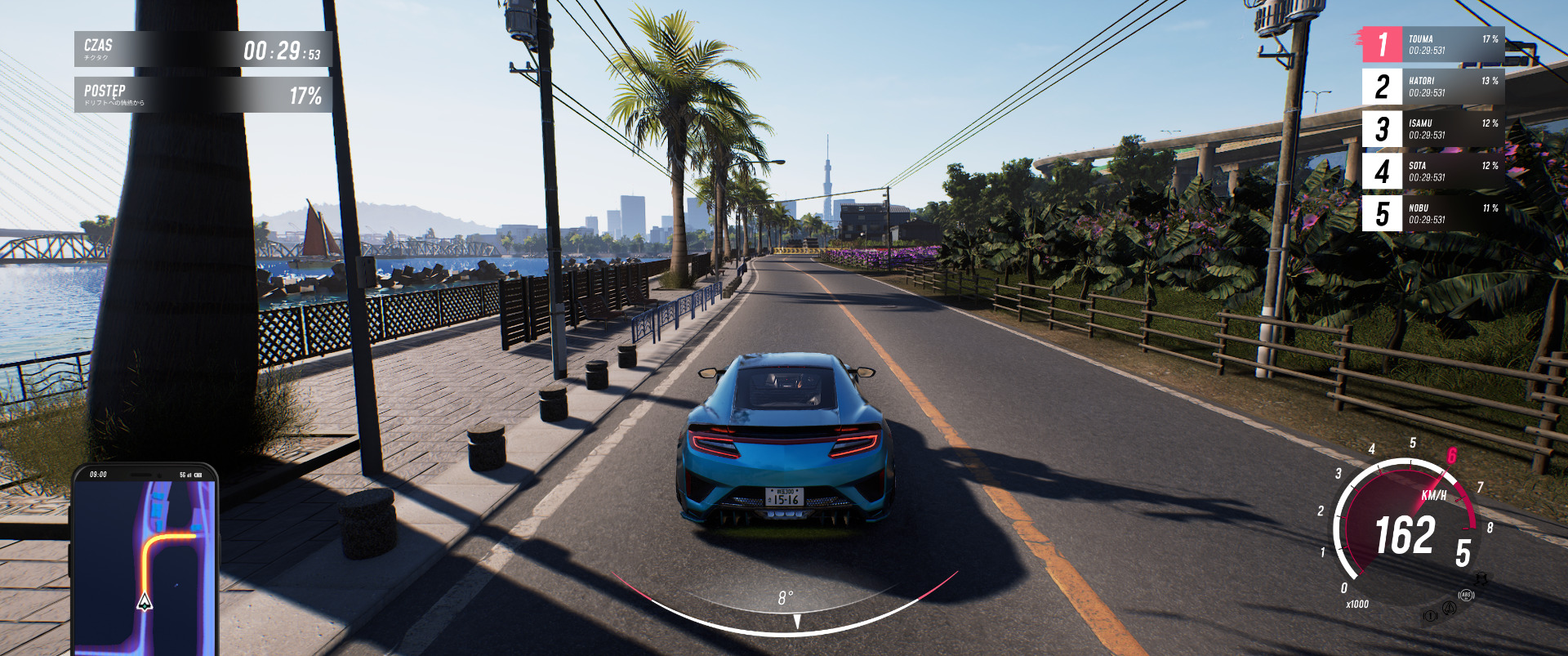The height and width of the screenshot is (656, 1568).
Task: Toggle the ABS indicator icon
Action: 1466,596
